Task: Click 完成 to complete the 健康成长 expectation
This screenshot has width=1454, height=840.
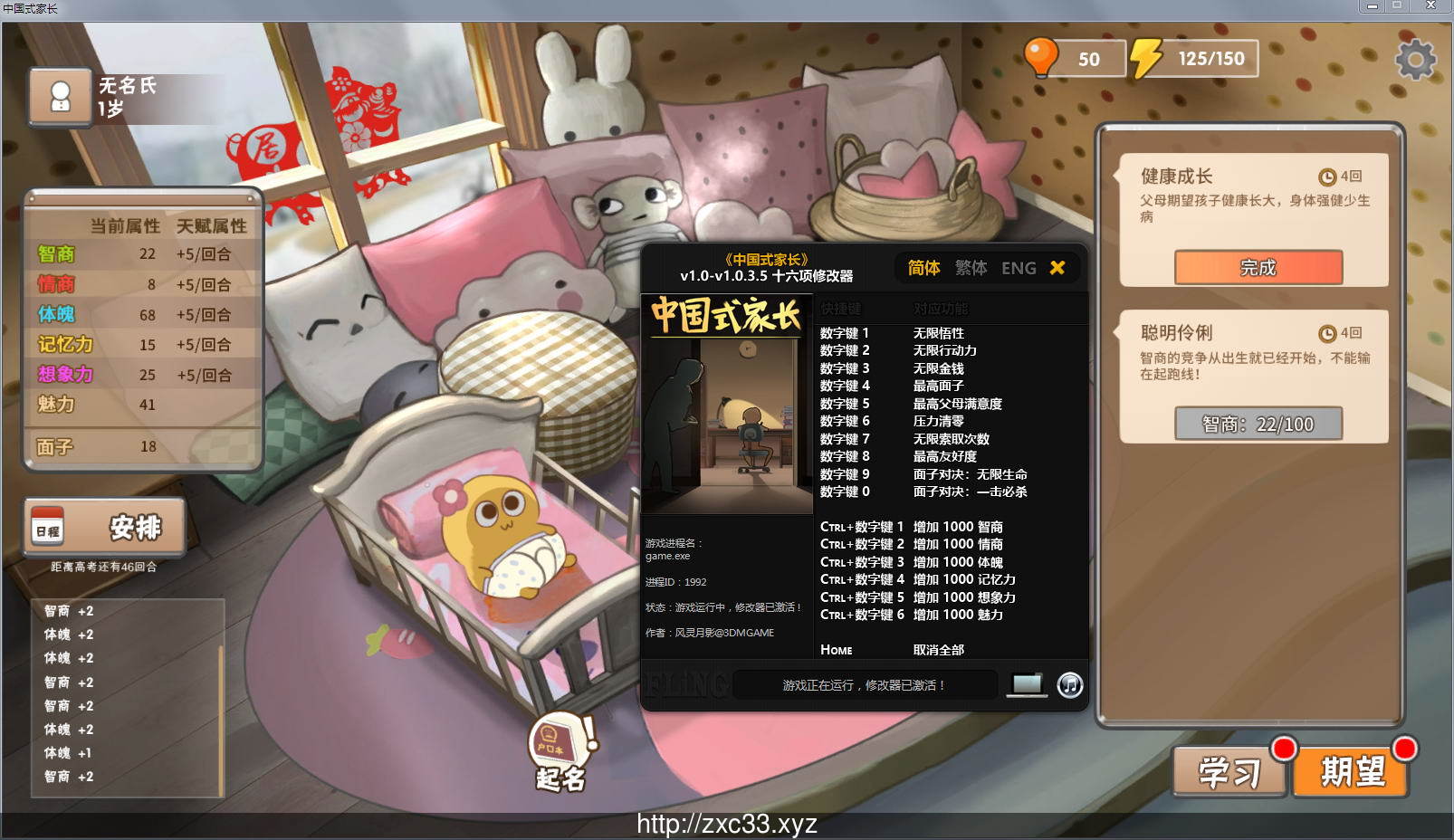Action: click(x=1258, y=268)
